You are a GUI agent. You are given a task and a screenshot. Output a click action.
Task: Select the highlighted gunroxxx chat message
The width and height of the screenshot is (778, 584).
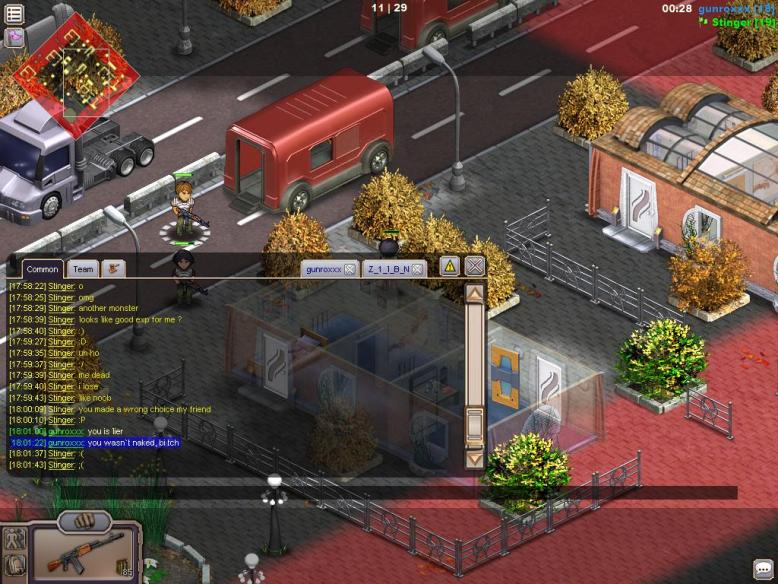[95, 442]
